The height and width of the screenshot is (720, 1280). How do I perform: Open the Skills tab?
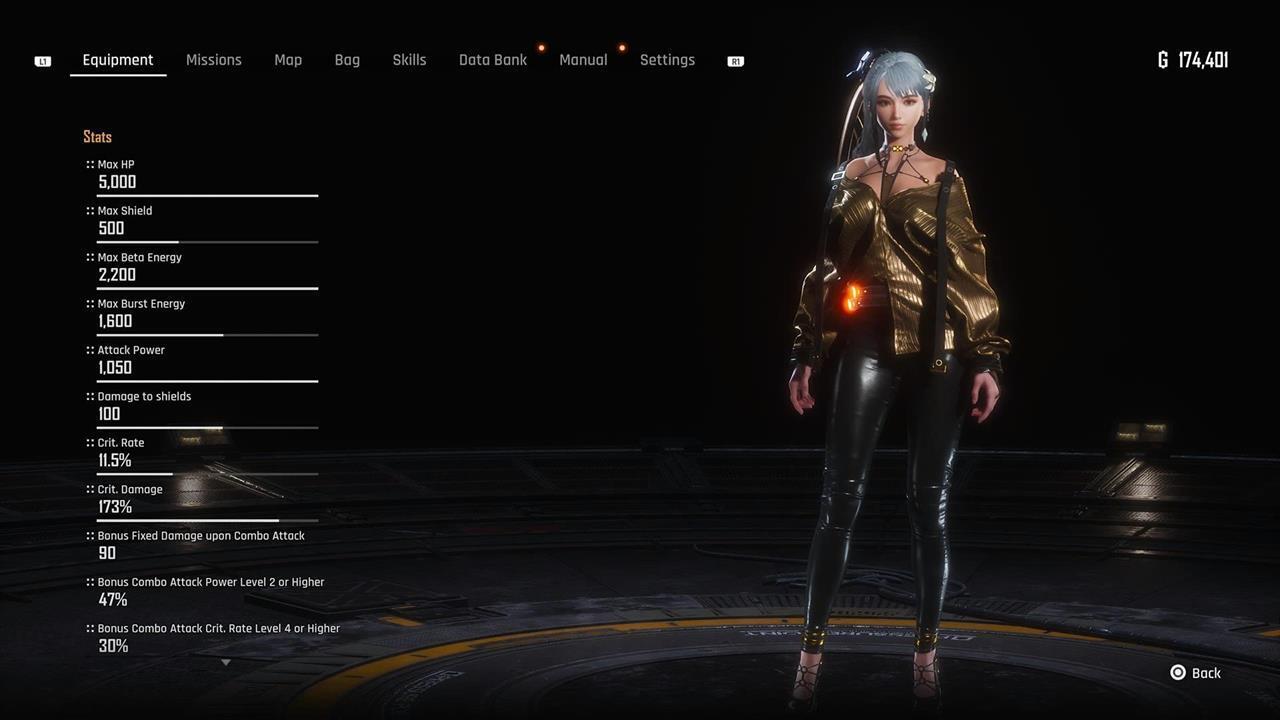409,60
